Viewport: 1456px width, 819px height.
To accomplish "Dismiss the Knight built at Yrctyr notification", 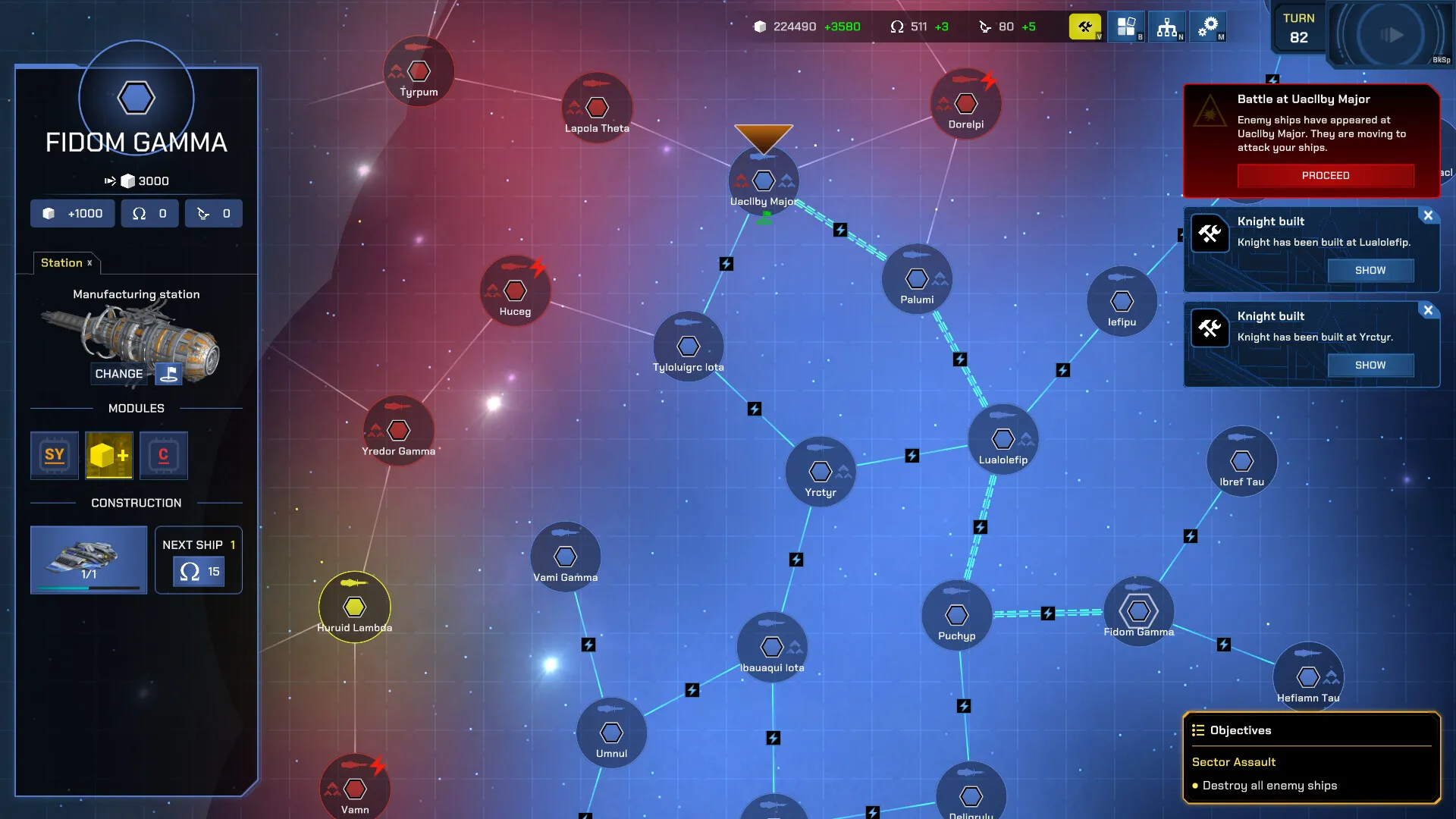I will 1429,310.
